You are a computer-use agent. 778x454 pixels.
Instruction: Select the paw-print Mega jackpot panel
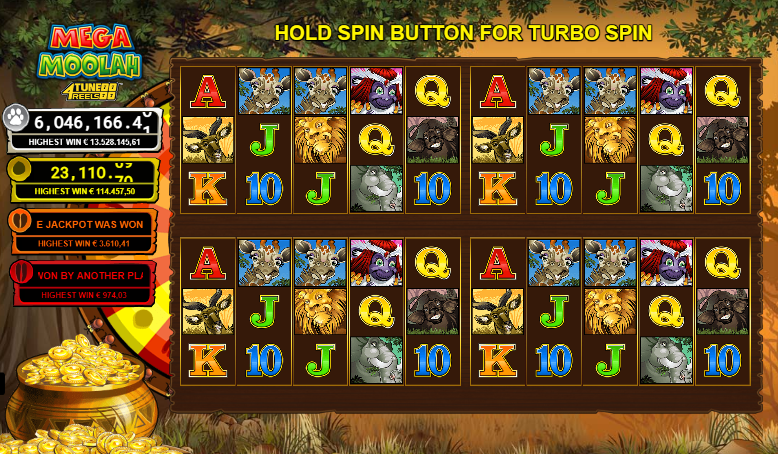point(82,128)
